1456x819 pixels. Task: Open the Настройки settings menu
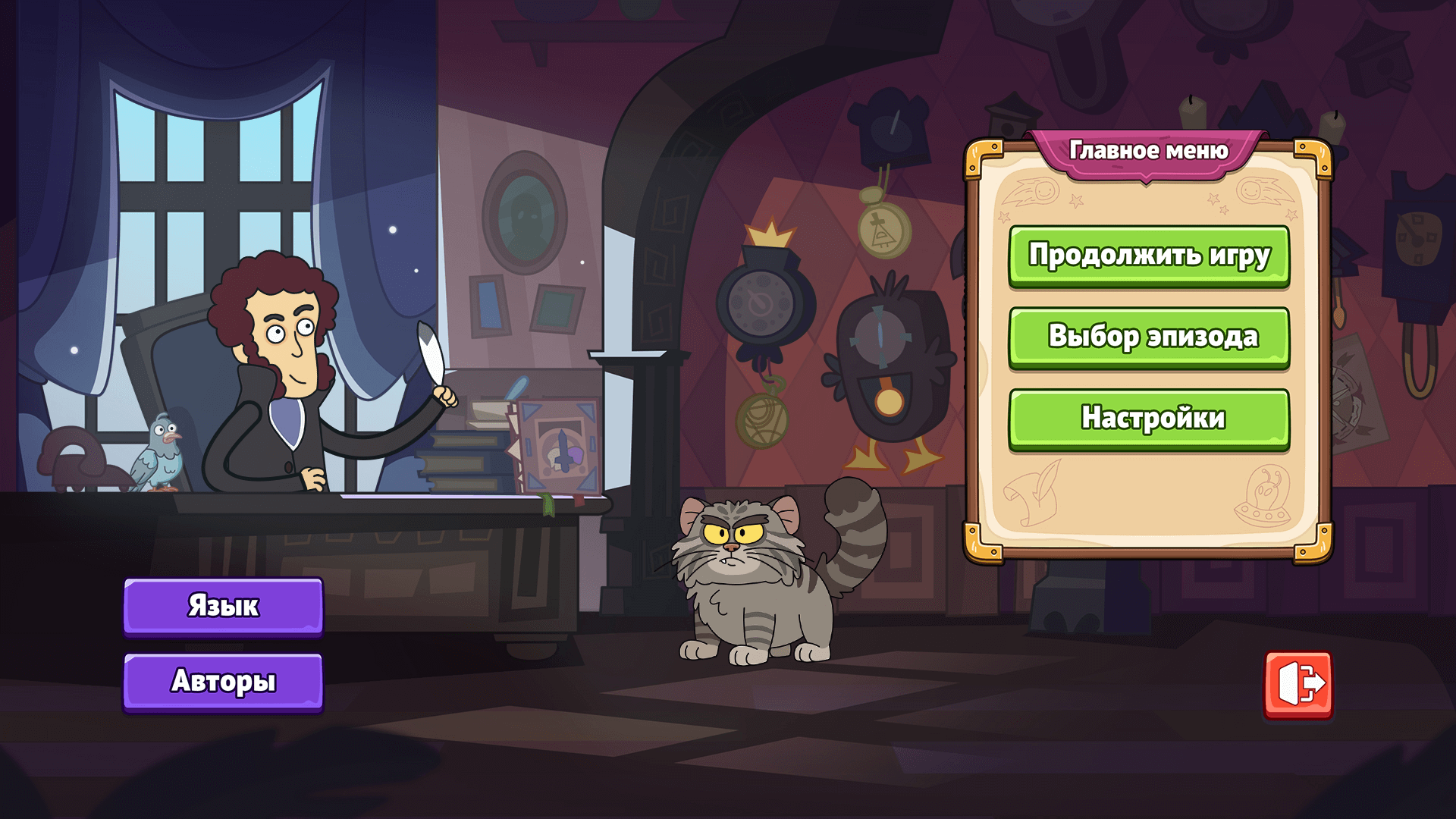click(1148, 419)
